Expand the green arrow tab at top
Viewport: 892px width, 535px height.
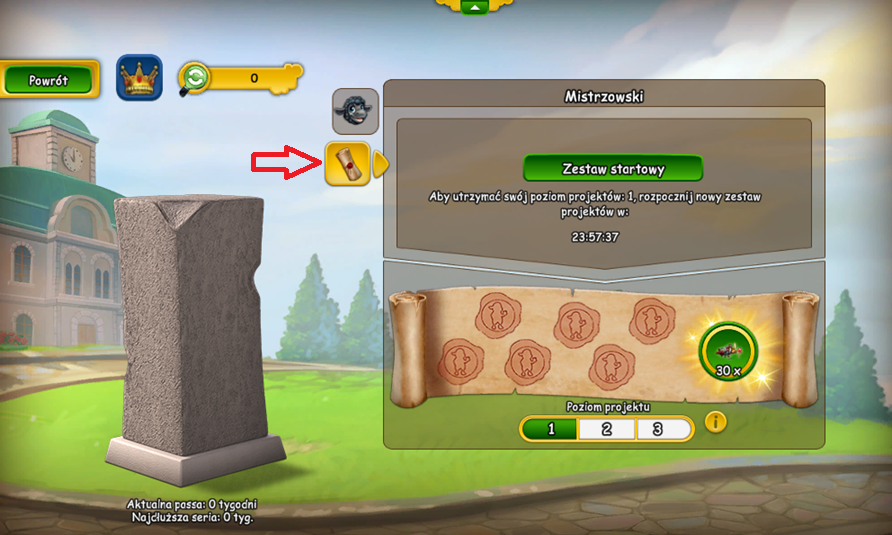point(475,7)
